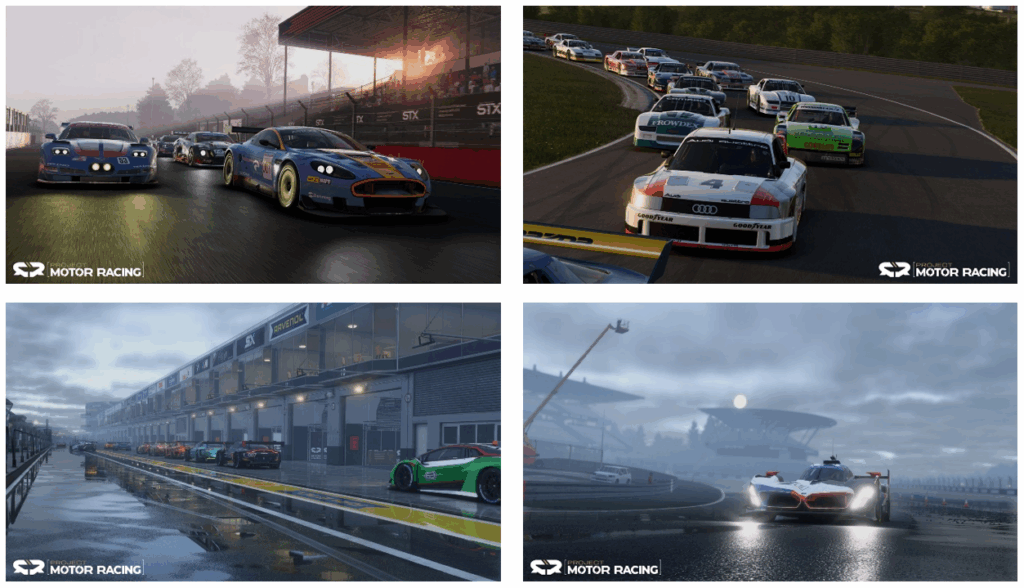Open the rainy pit lane screenshot
The width and height of the screenshot is (1024, 588).
(253, 441)
